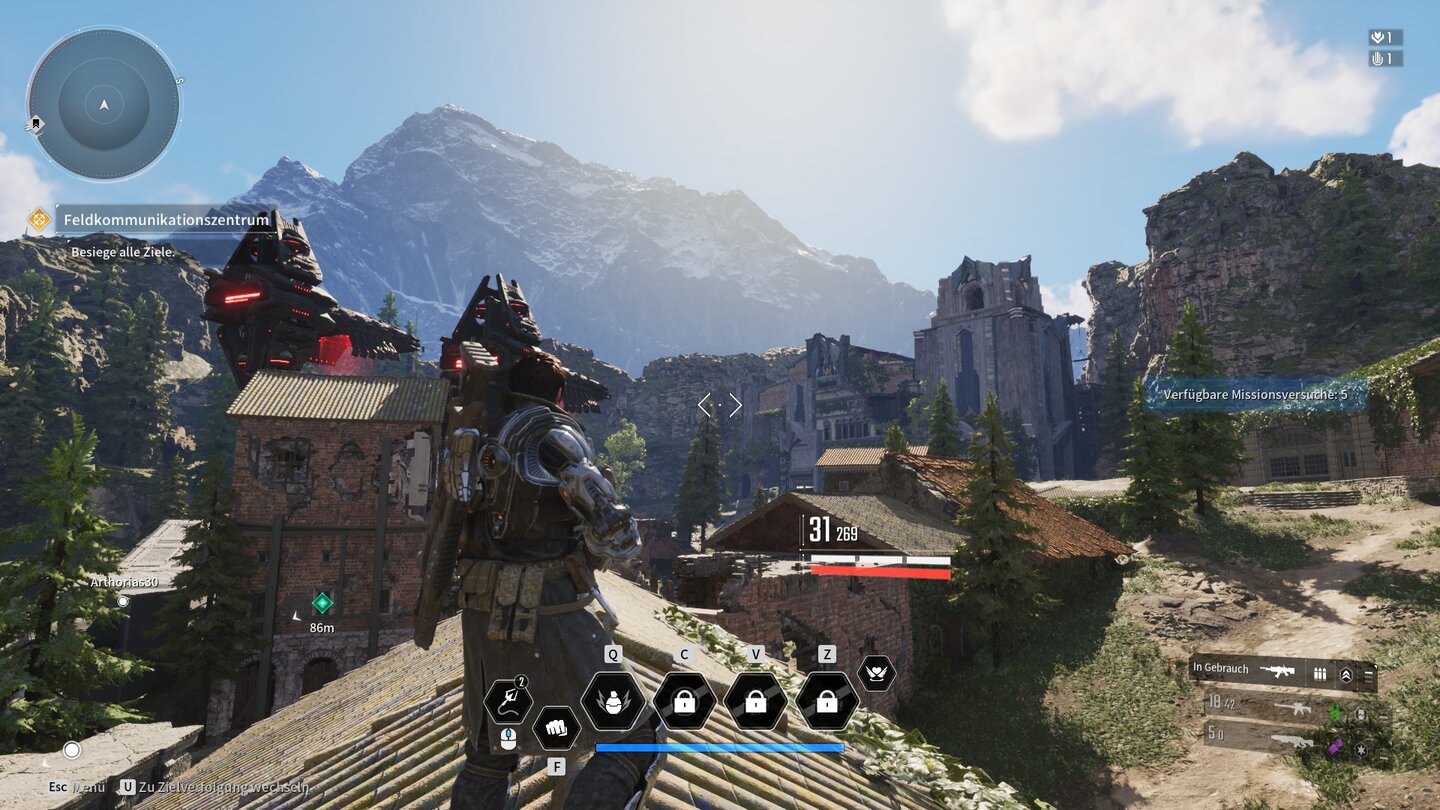
Task: Activate the grenade skill icon
Action: click(612, 701)
